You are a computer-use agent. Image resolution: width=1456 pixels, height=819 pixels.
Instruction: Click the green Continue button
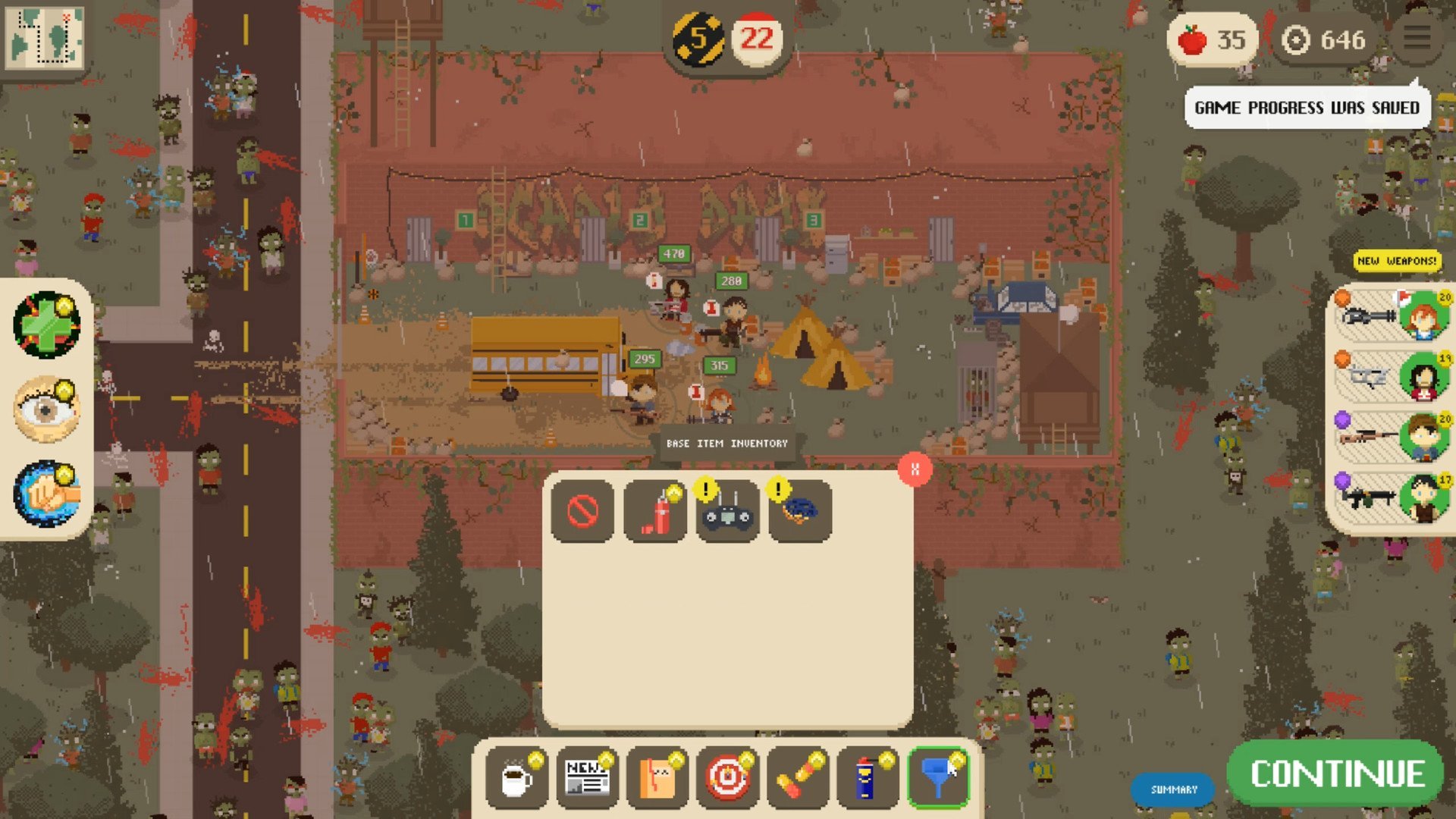[1337, 773]
